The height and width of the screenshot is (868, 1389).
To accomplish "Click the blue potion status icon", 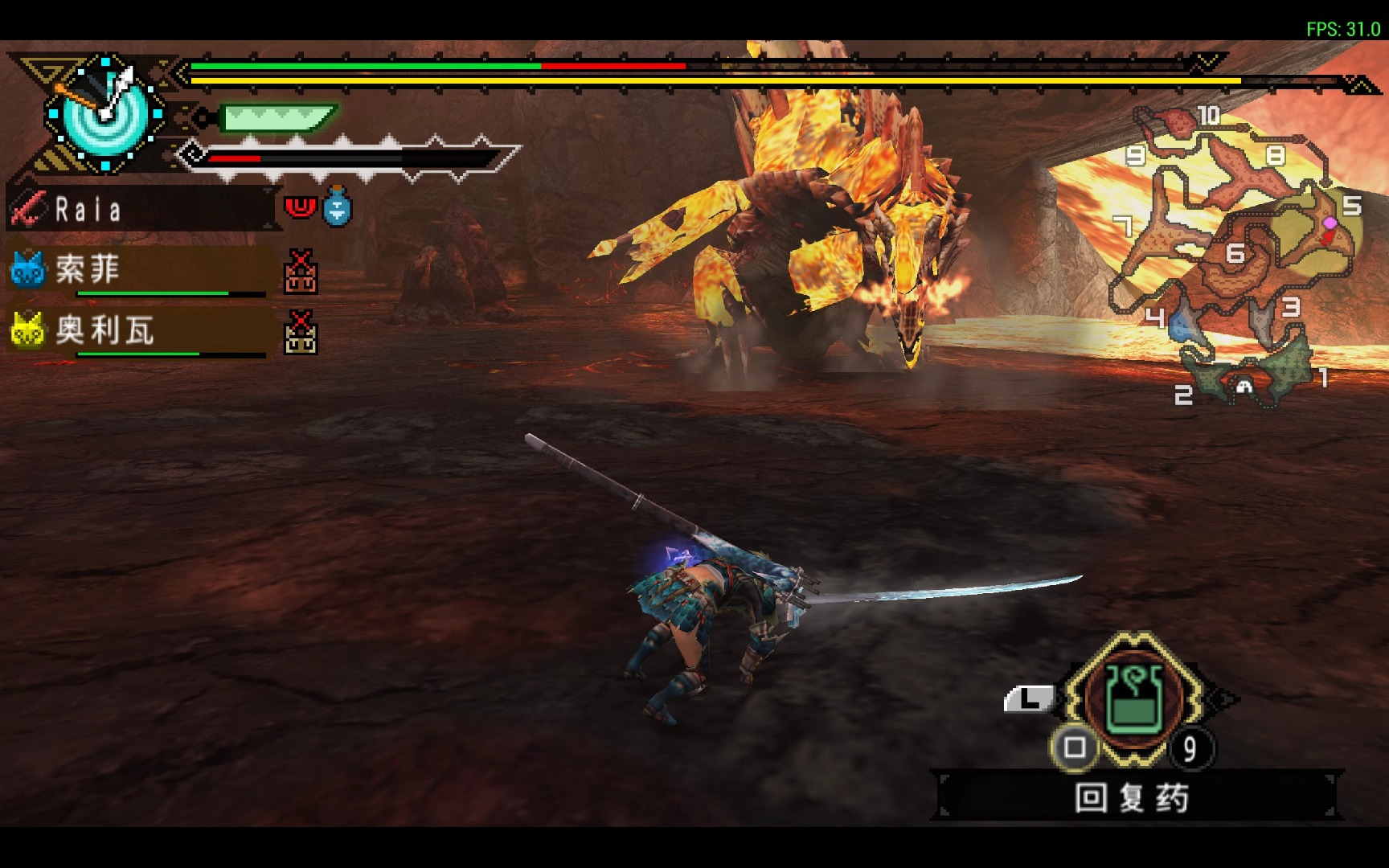I will 338,207.
